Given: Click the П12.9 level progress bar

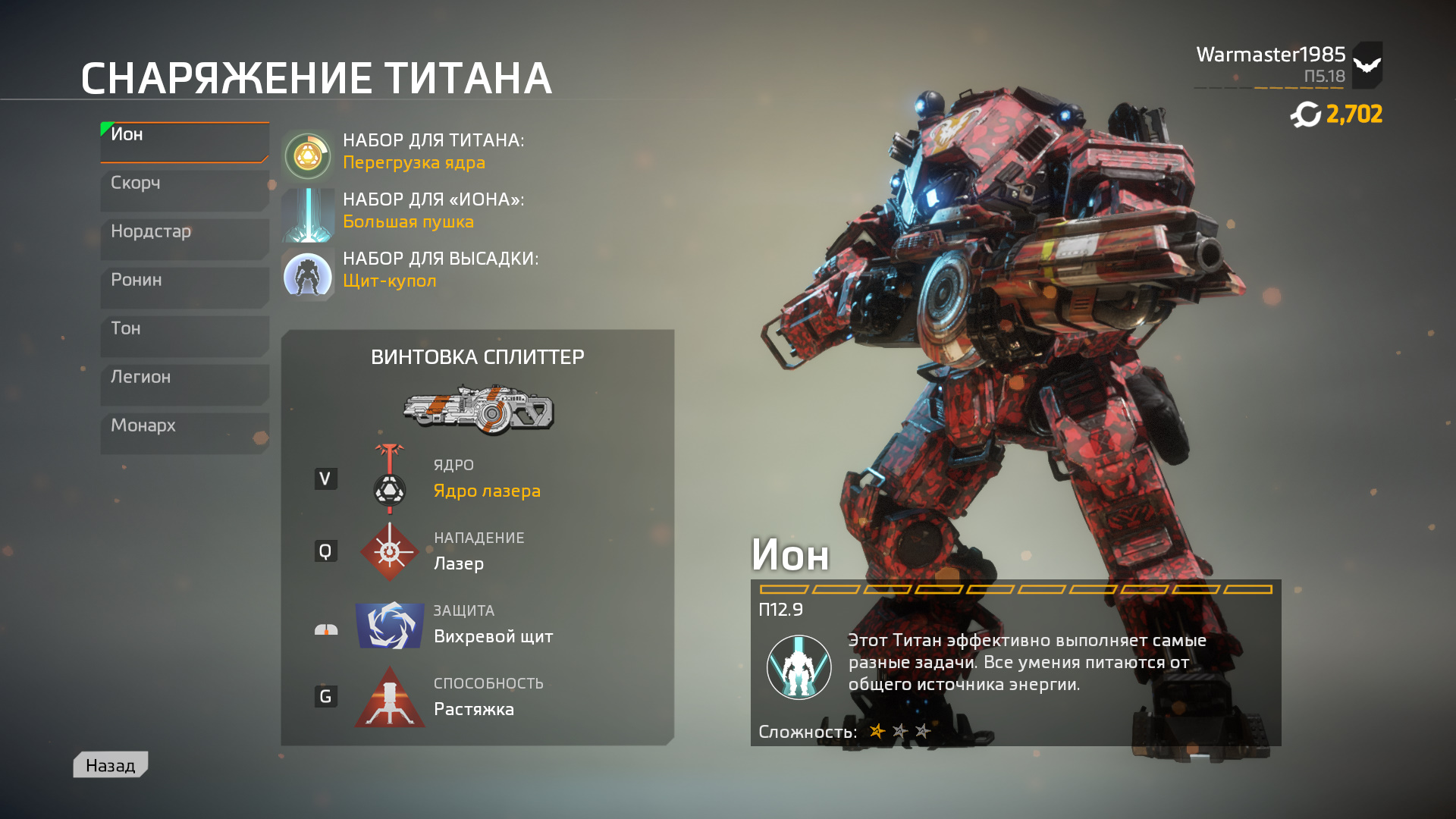Looking at the screenshot, I should tap(1016, 588).
